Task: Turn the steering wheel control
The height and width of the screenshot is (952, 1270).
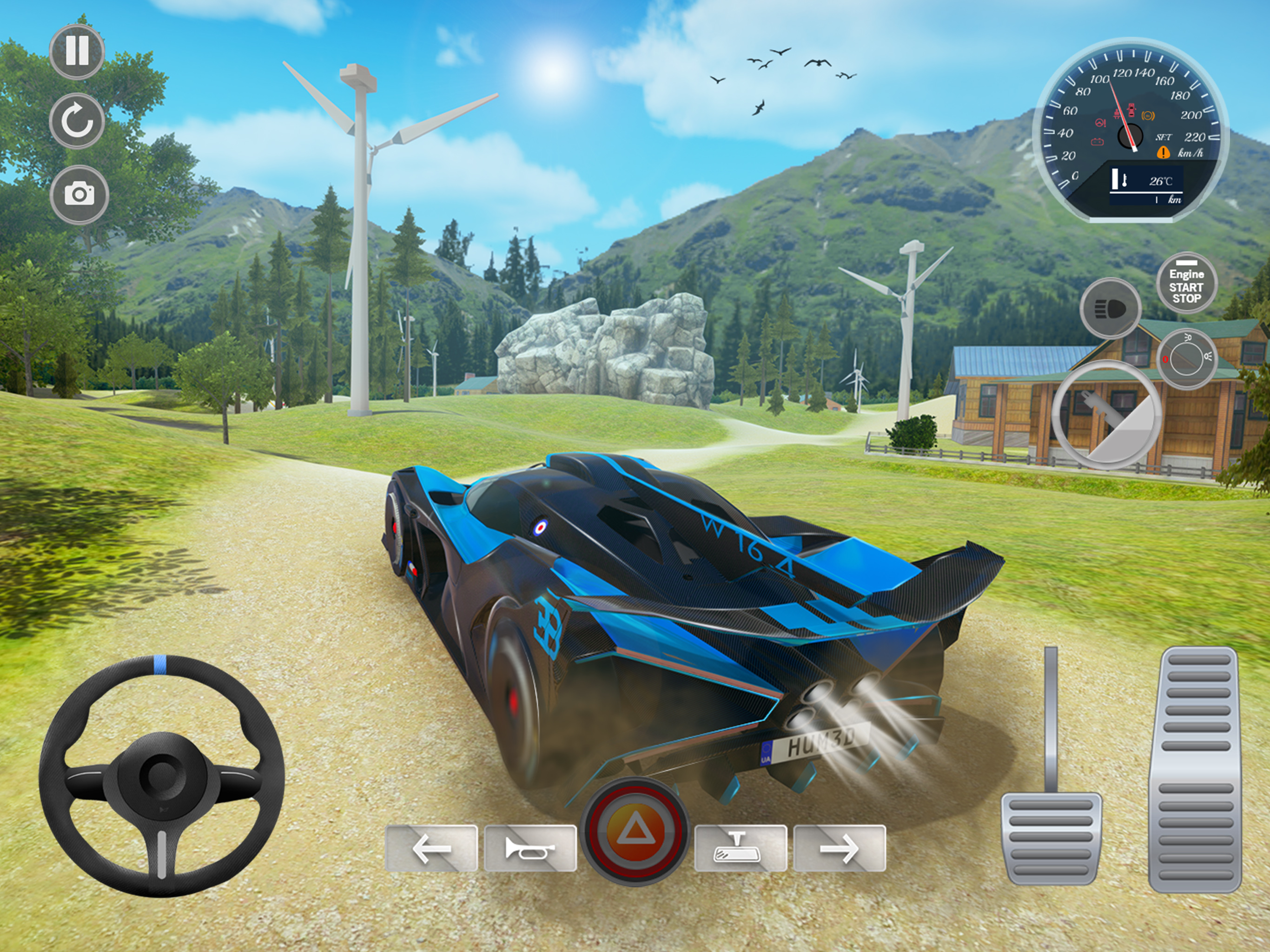Action: coord(162,776)
